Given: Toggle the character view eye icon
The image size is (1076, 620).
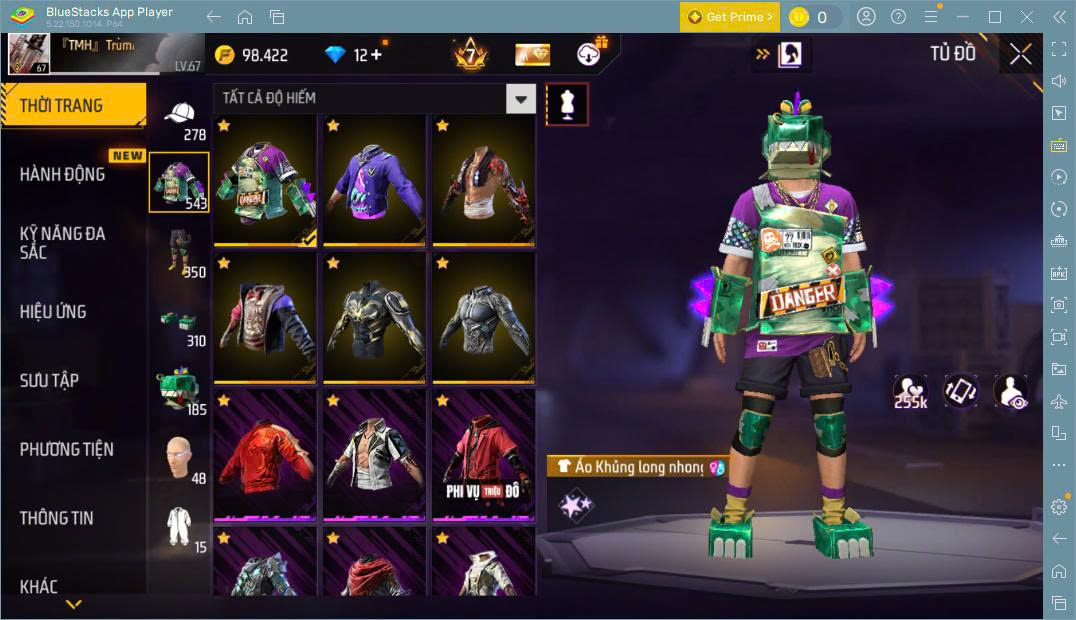Looking at the screenshot, I should click(1010, 391).
